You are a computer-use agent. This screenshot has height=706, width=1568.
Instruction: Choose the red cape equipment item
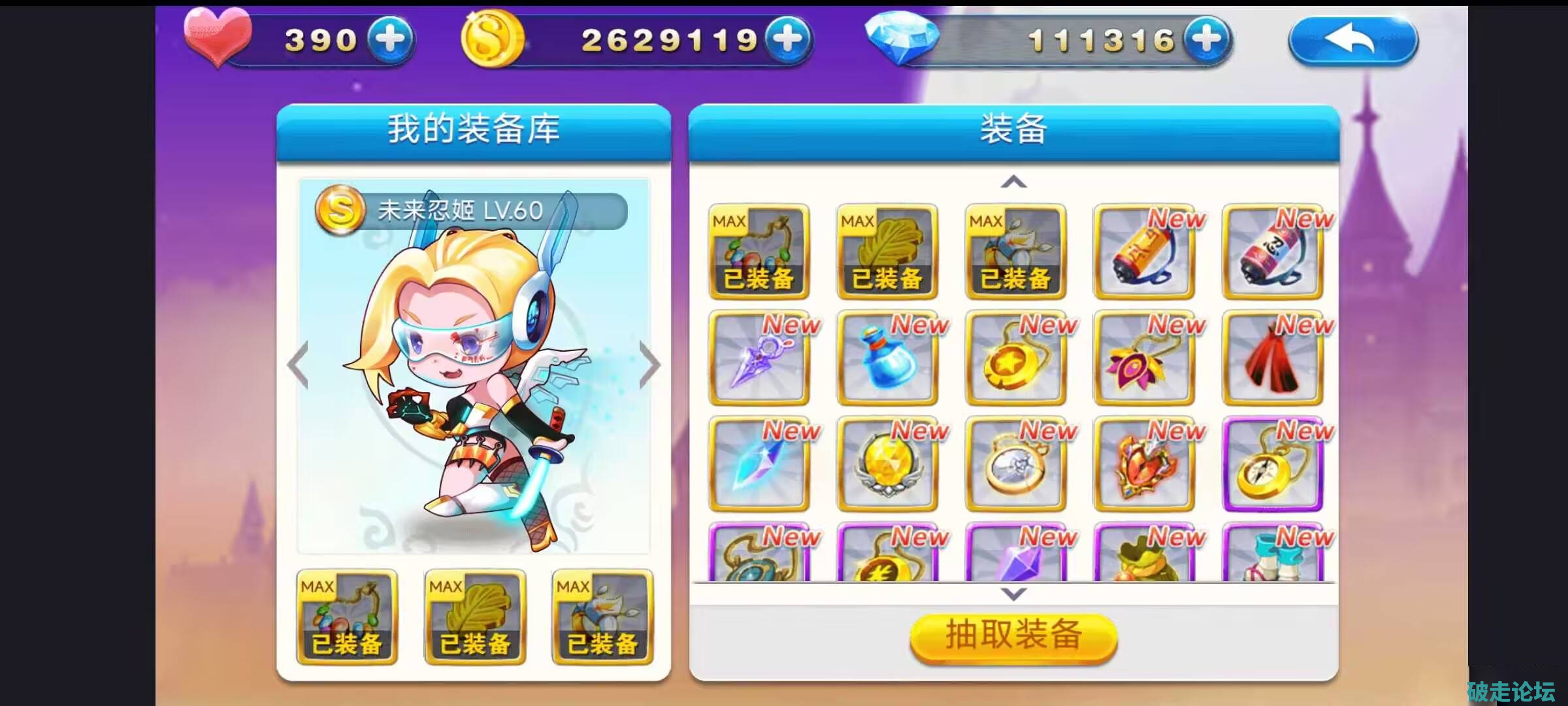click(x=1272, y=358)
